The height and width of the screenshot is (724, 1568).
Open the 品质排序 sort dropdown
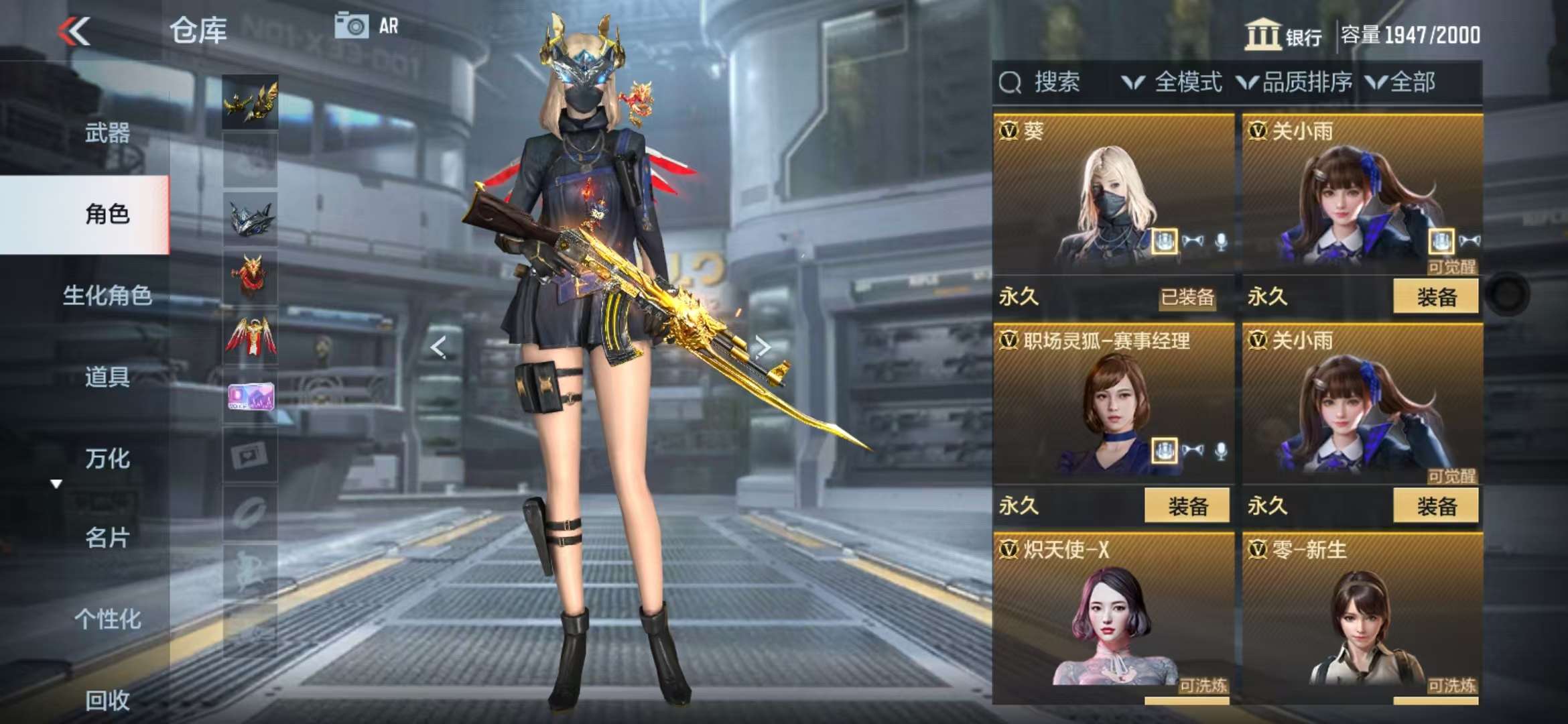pyautogui.click(x=1295, y=82)
